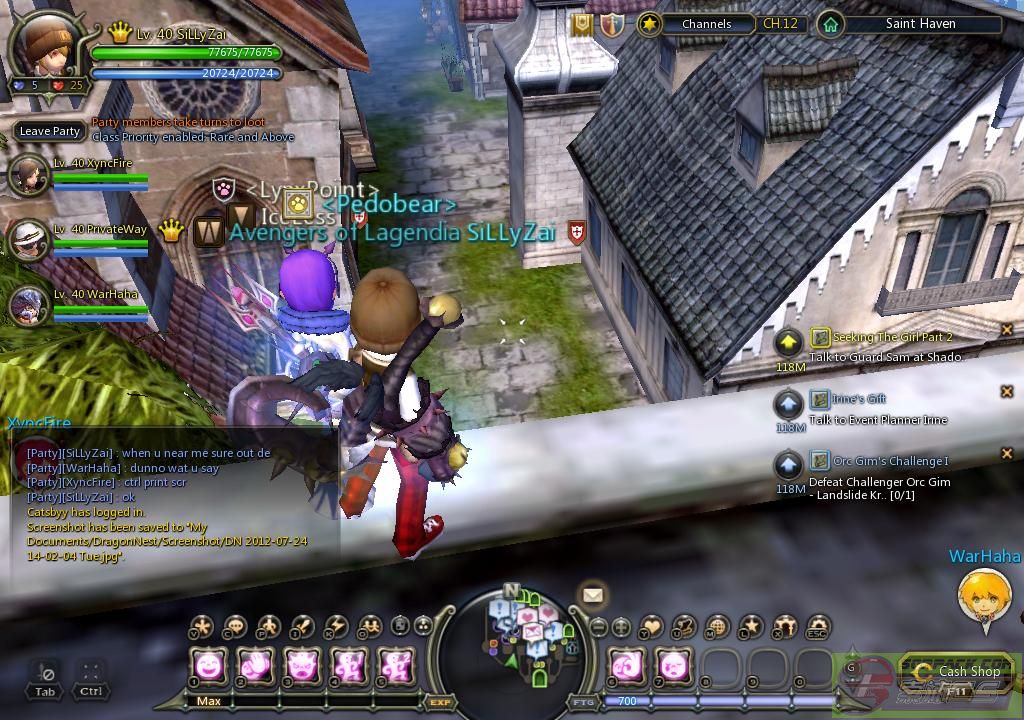Image resolution: width=1024 pixels, height=720 pixels.
Task: Select party member XyncFire's portrait
Action: click(29, 175)
